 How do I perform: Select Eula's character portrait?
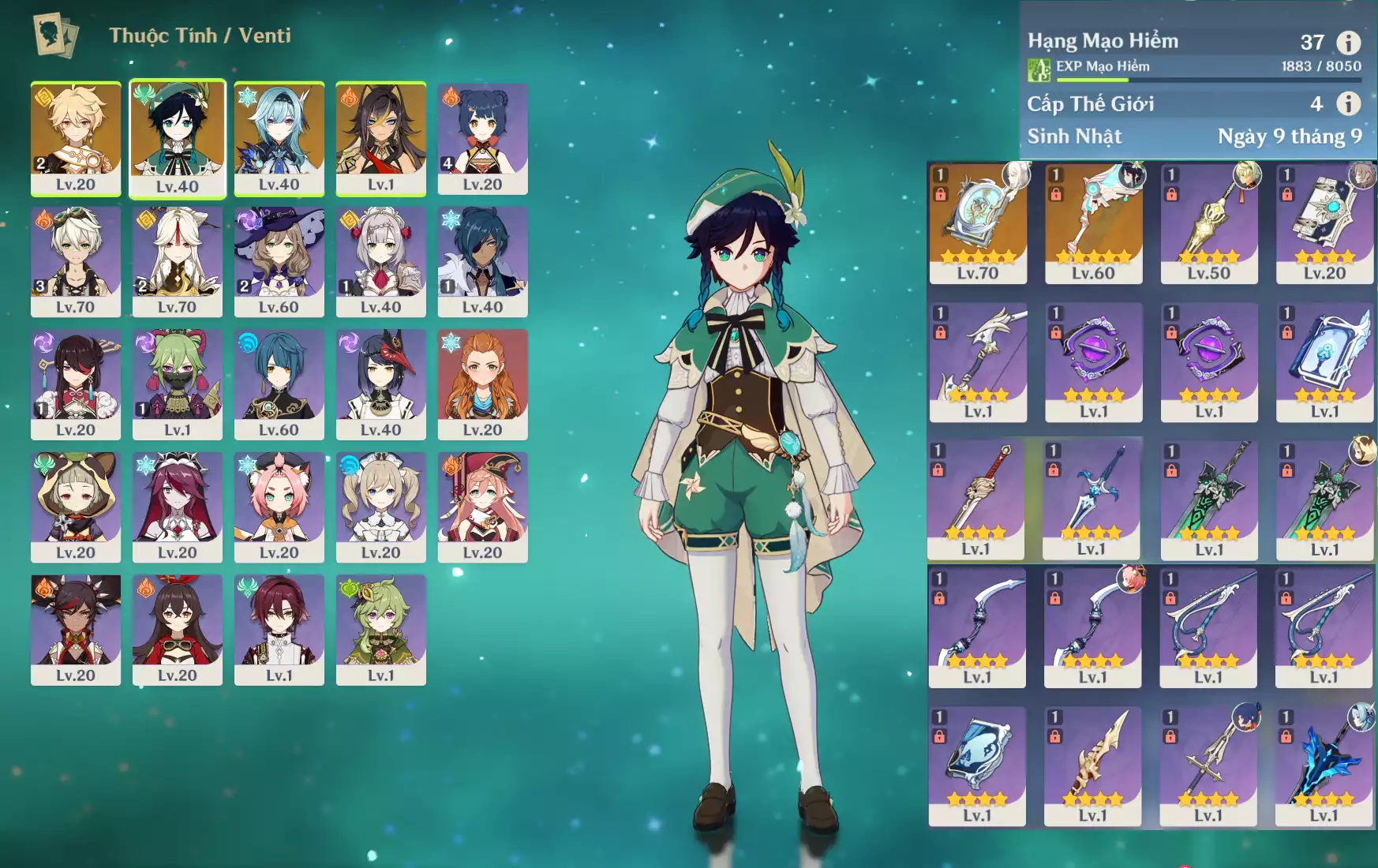tap(279, 139)
